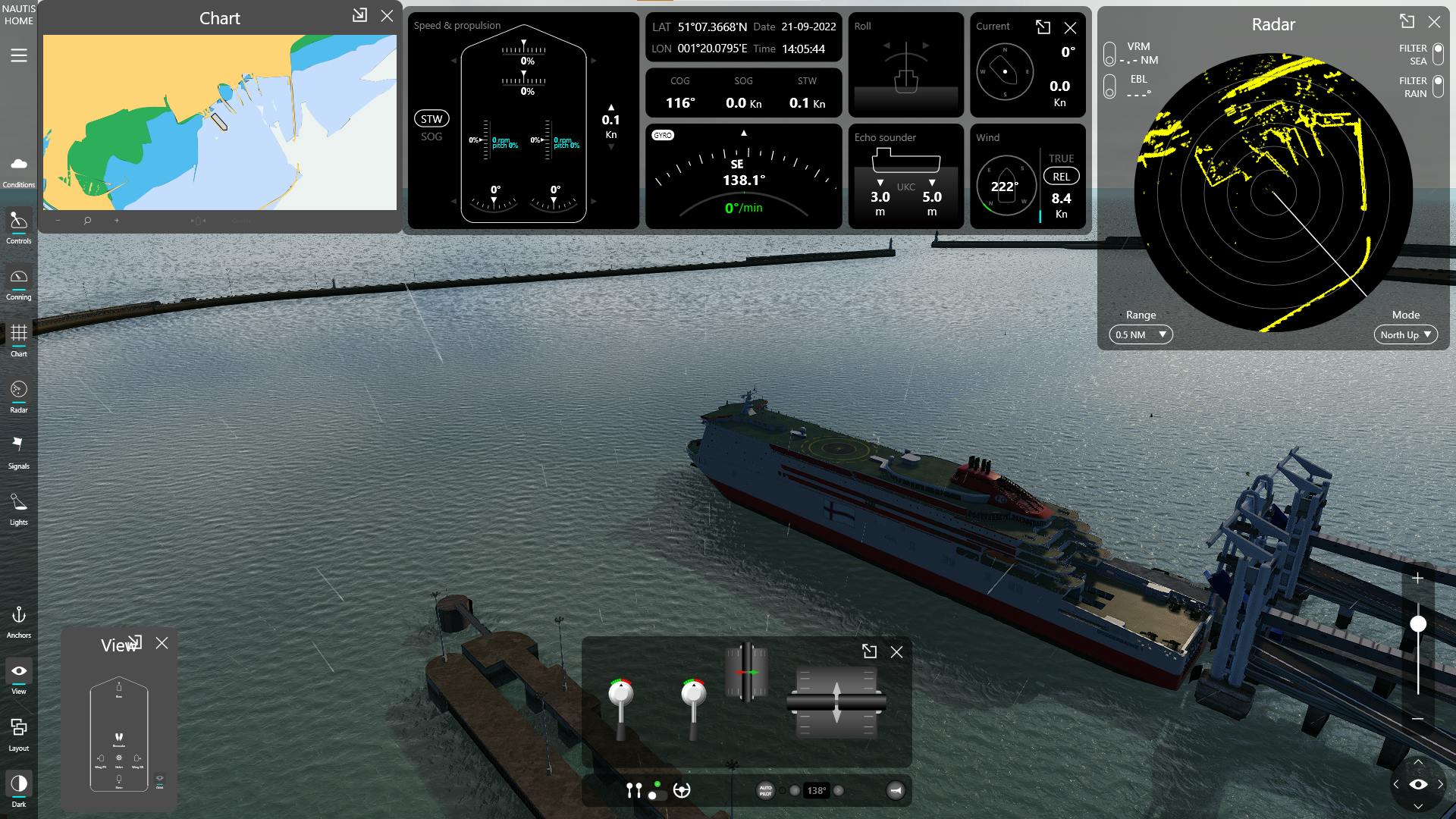Toggle the radar rain filter

tap(1438, 86)
